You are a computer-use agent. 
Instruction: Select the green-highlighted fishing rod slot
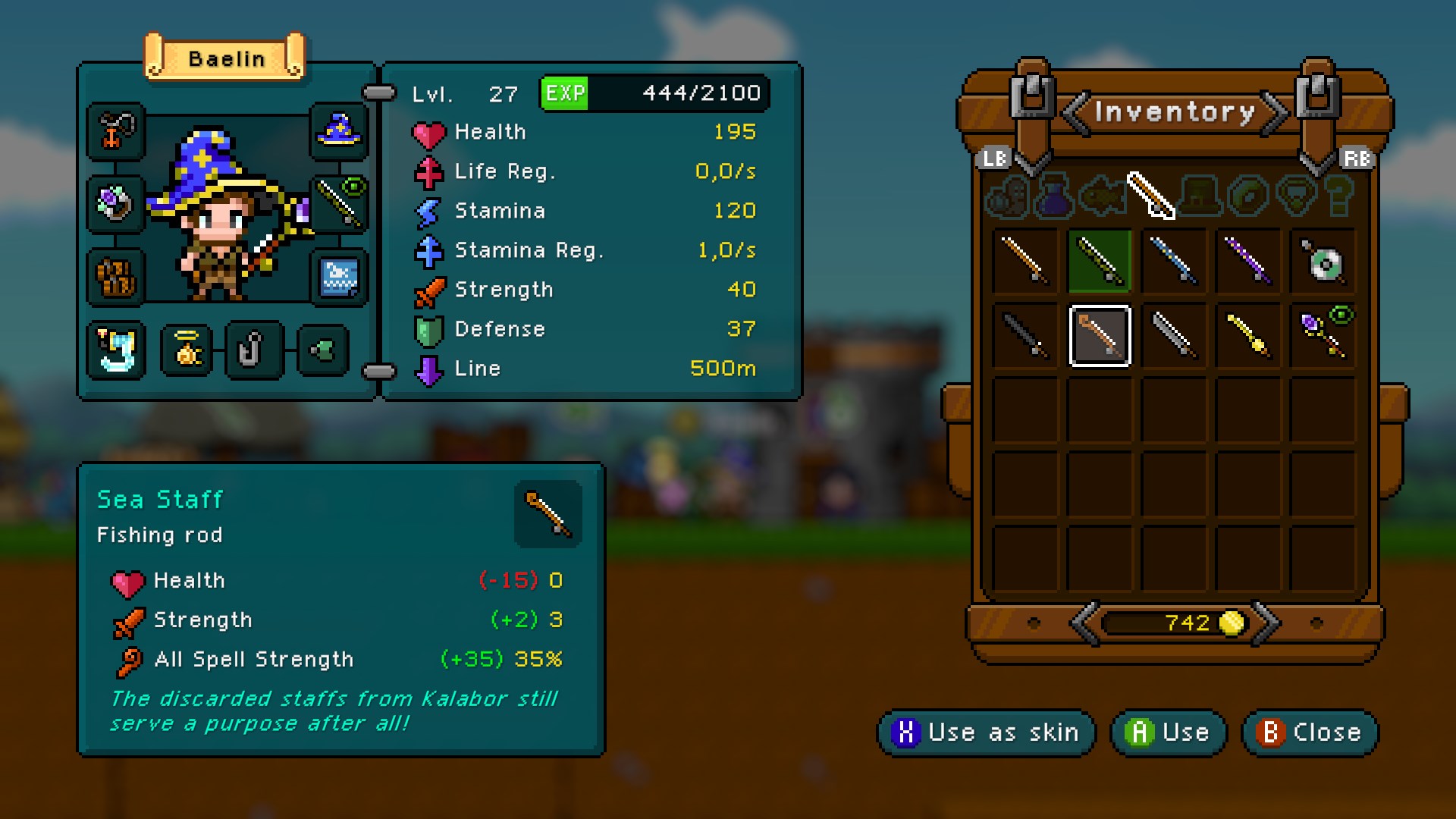(x=1100, y=262)
